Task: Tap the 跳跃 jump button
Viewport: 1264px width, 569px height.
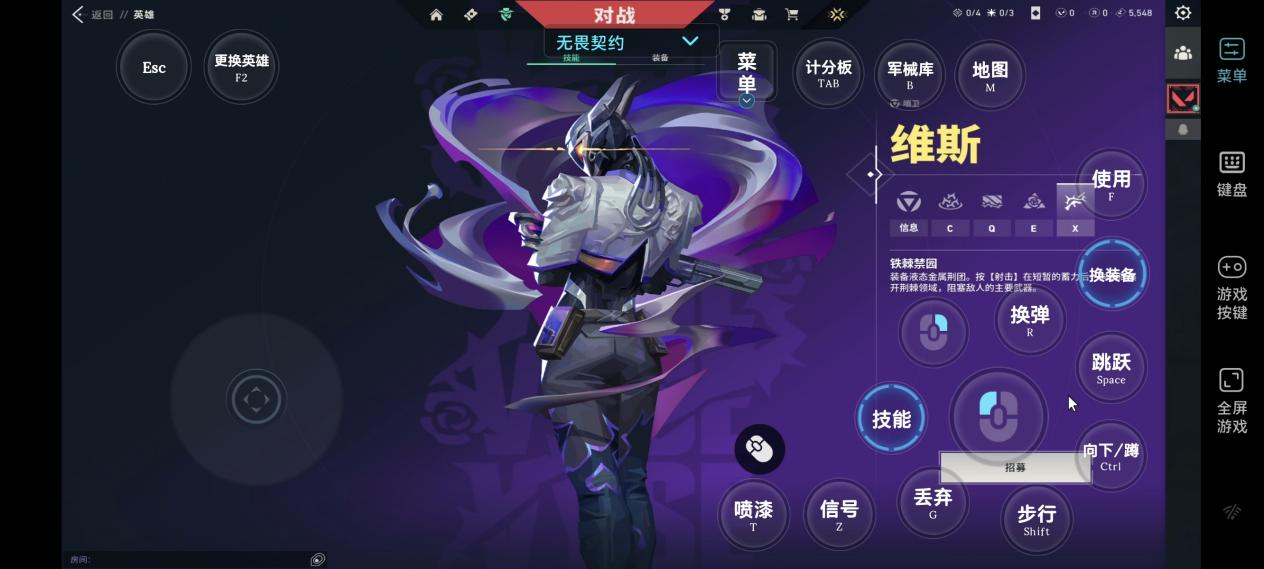Action: point(1111,367)
